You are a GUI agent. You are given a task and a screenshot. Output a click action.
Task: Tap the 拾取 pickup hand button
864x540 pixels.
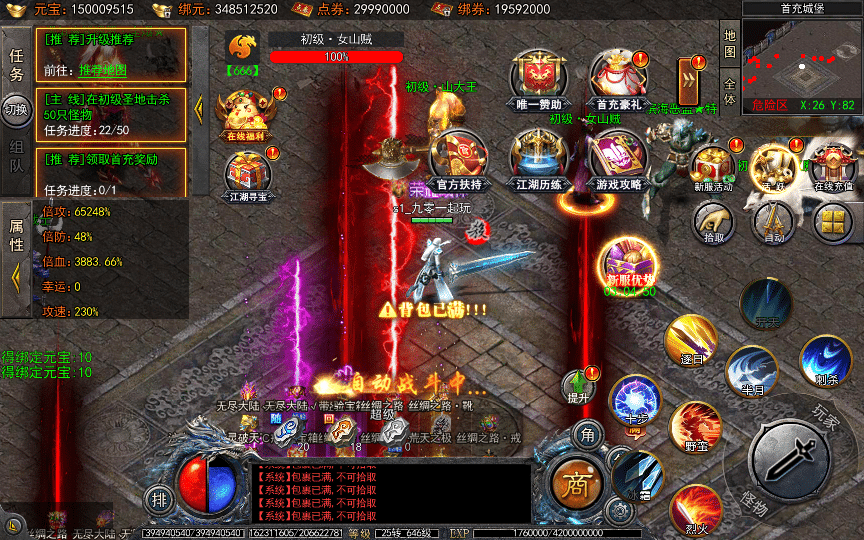[x=713, y=222]
